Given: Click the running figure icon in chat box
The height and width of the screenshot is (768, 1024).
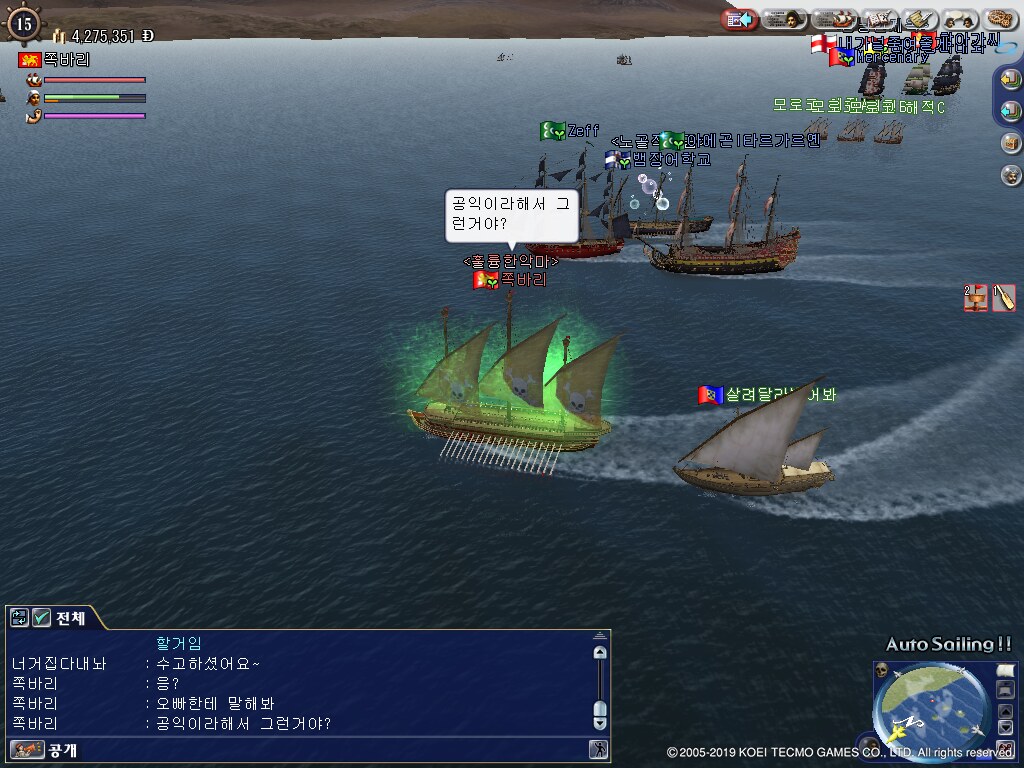Looking at the screenshot, I should point(598,749).
